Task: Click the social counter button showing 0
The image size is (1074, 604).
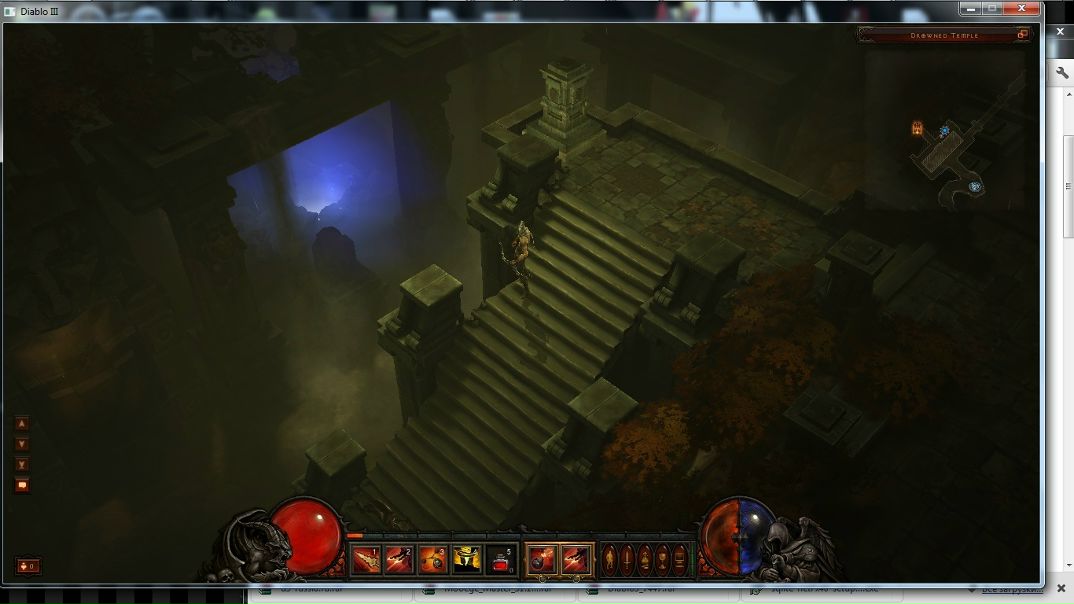Action: coord(28,566)
